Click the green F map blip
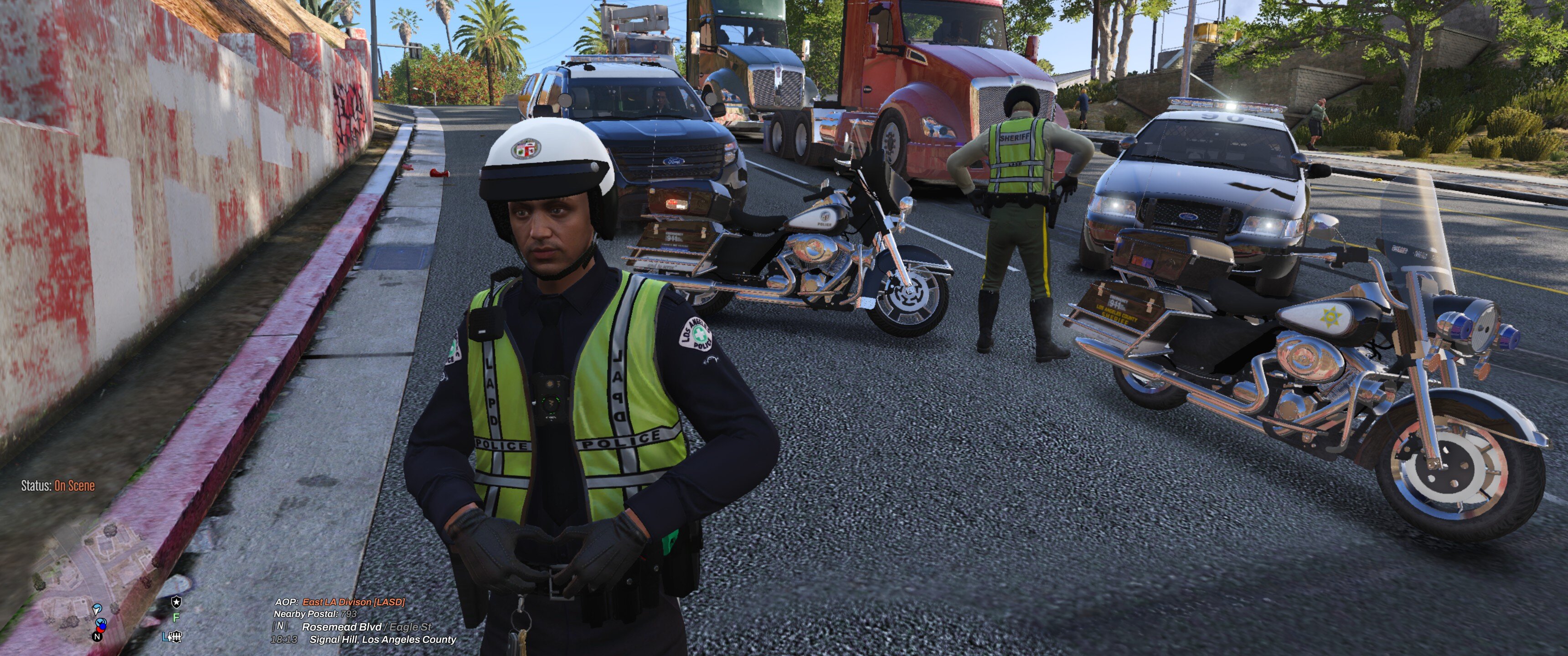The height and width of the screenshot is (656, 1568). point(176,618)
